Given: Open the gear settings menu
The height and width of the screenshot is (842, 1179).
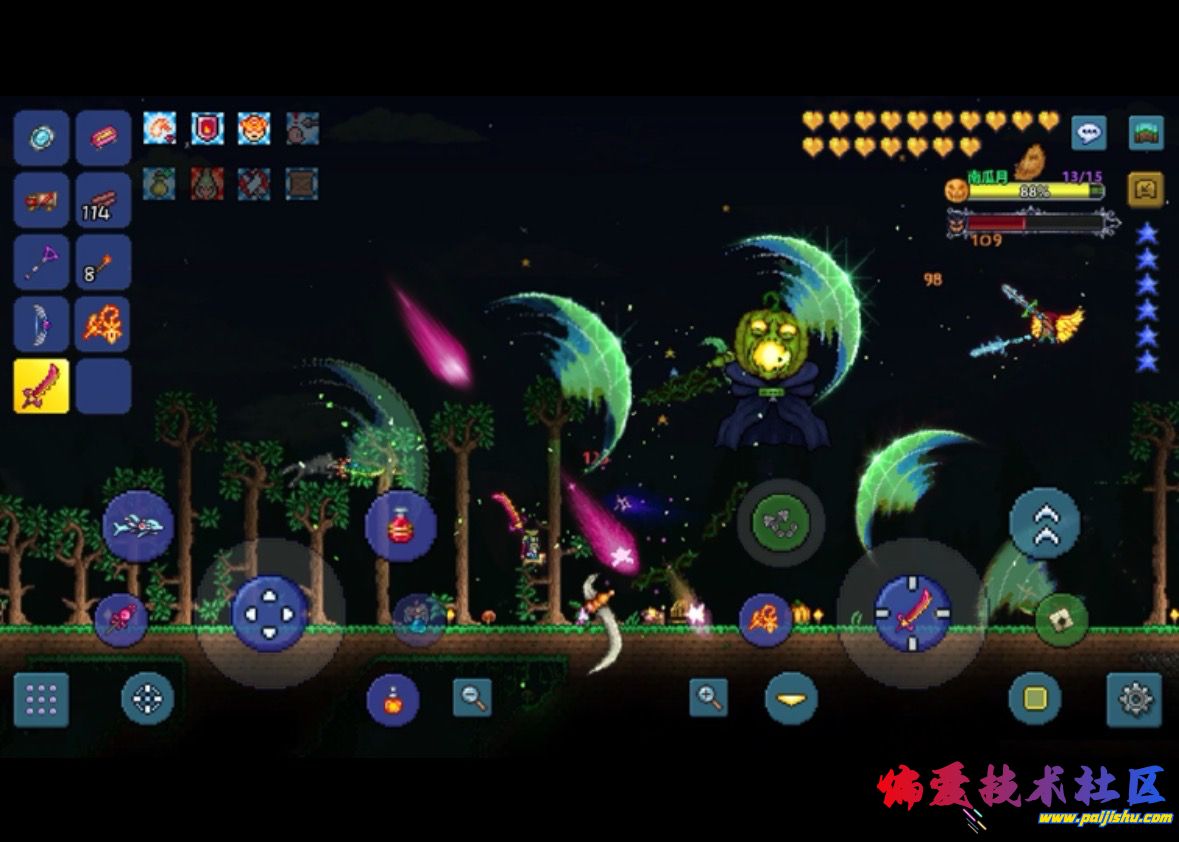Looking at the screenshot, I should tap(1134, 699).
